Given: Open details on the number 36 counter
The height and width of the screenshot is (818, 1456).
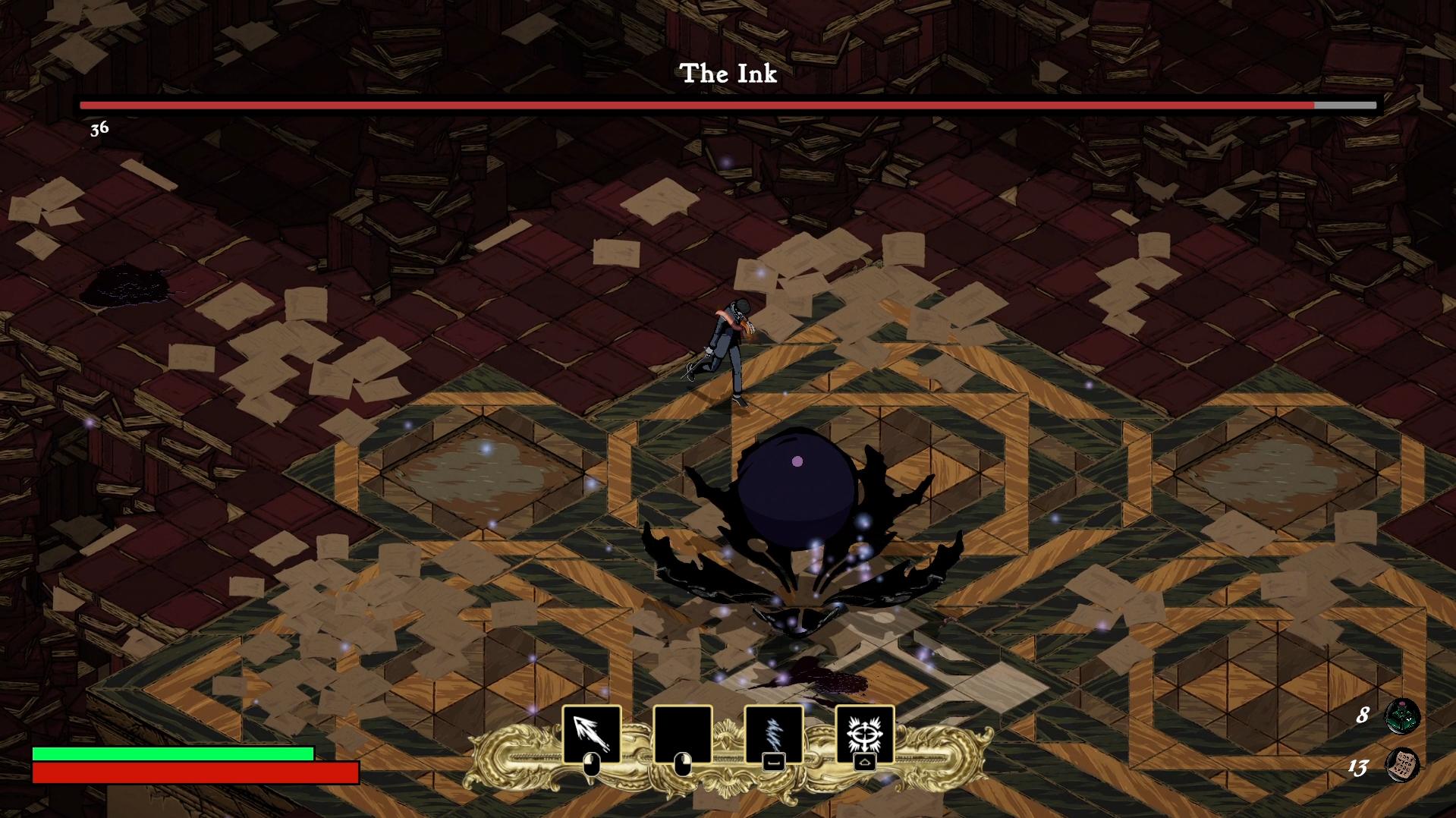Looking at the screenshot, I should click(x=98, y=129).
